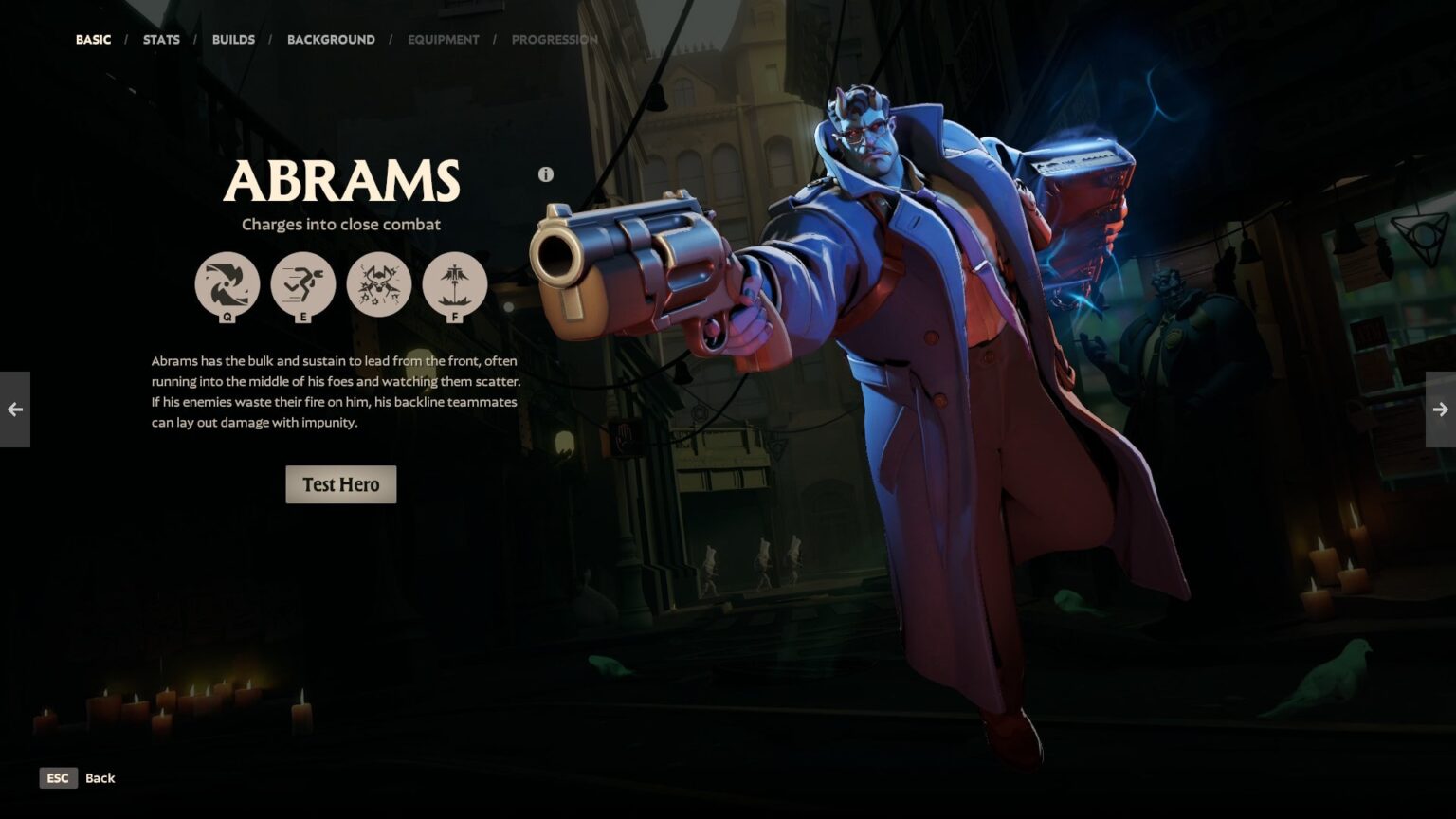Show the Background tab
The image size is (1456, 819).
[331, 40]
